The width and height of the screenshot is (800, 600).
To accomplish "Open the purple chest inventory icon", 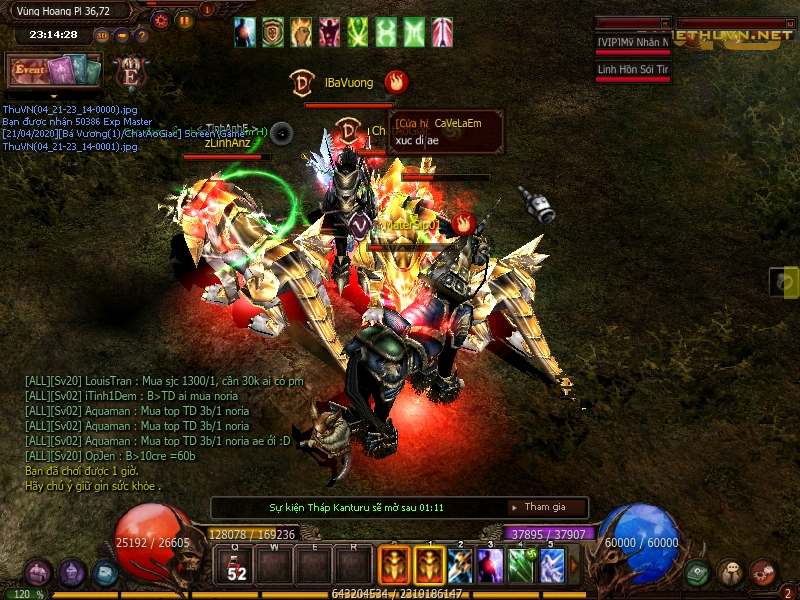I will 38,572.
